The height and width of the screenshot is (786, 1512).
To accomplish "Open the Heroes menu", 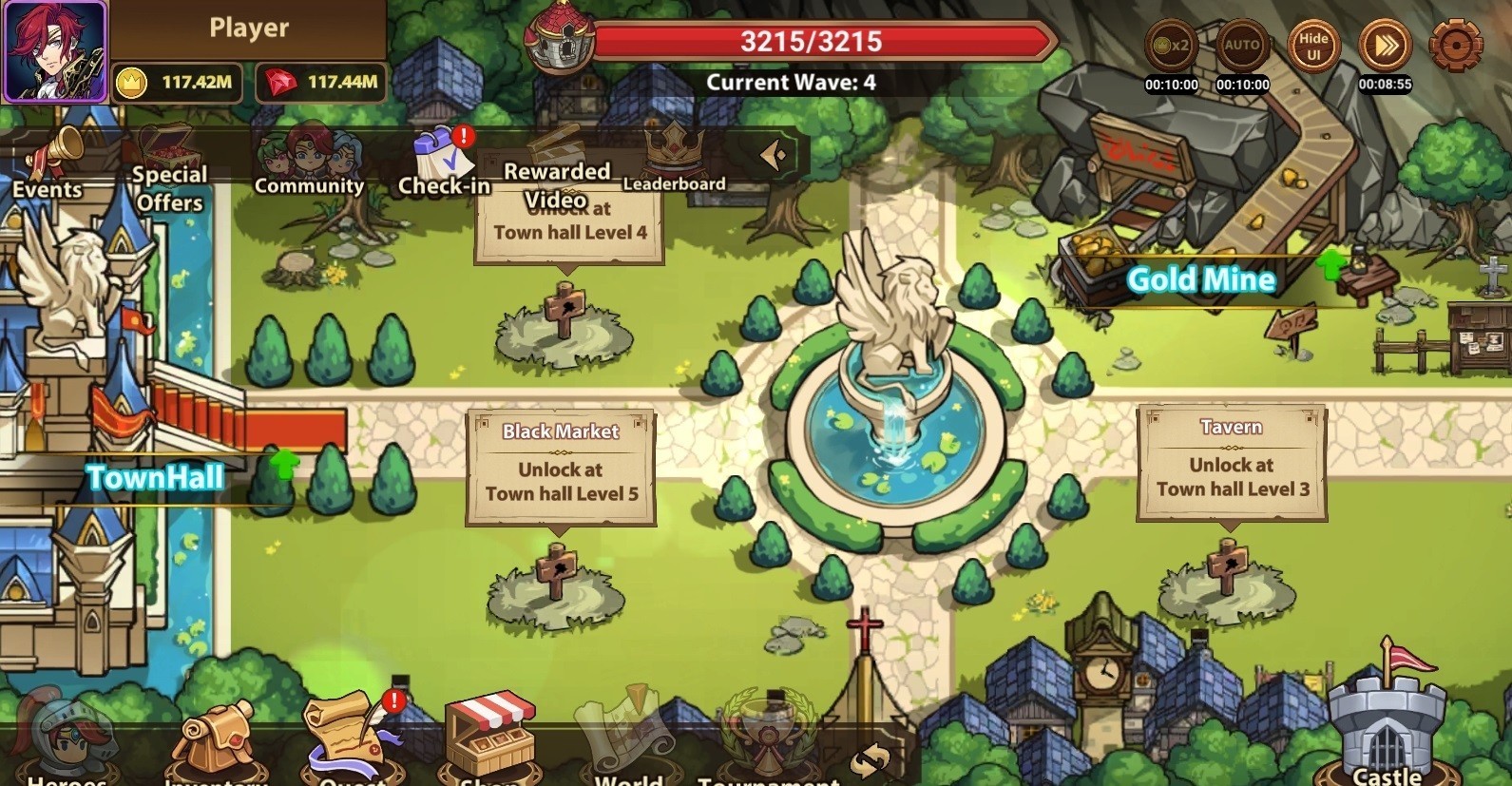I will click(67, 746).
